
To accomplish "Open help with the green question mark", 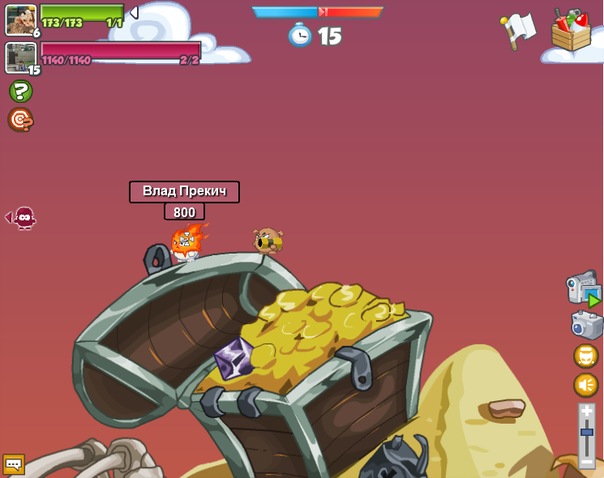I will click(x=20, y=92).
